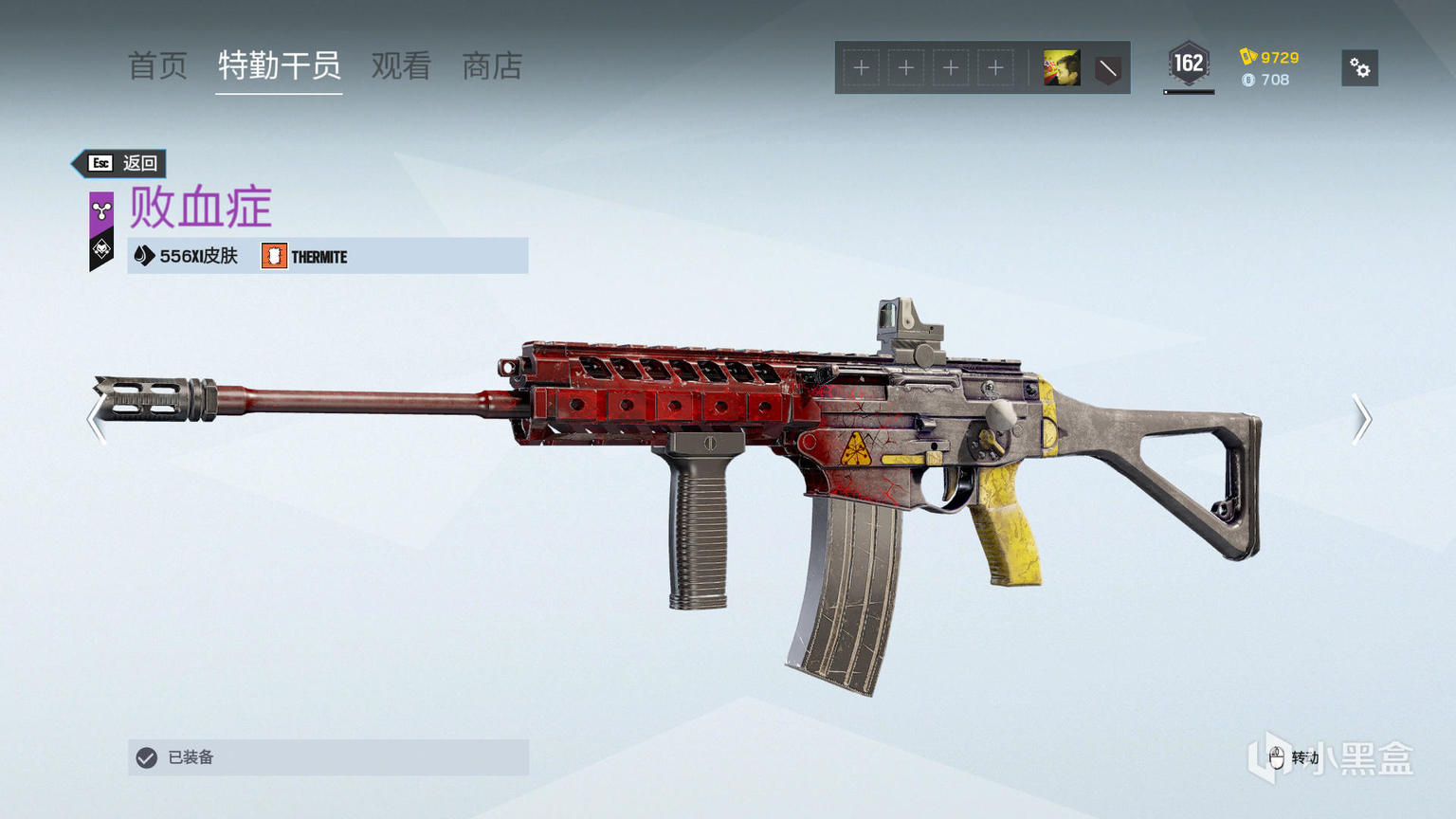Open the 首页 home tab
The height and width of the screenshot is (819, 1456).
click(157, 66)
